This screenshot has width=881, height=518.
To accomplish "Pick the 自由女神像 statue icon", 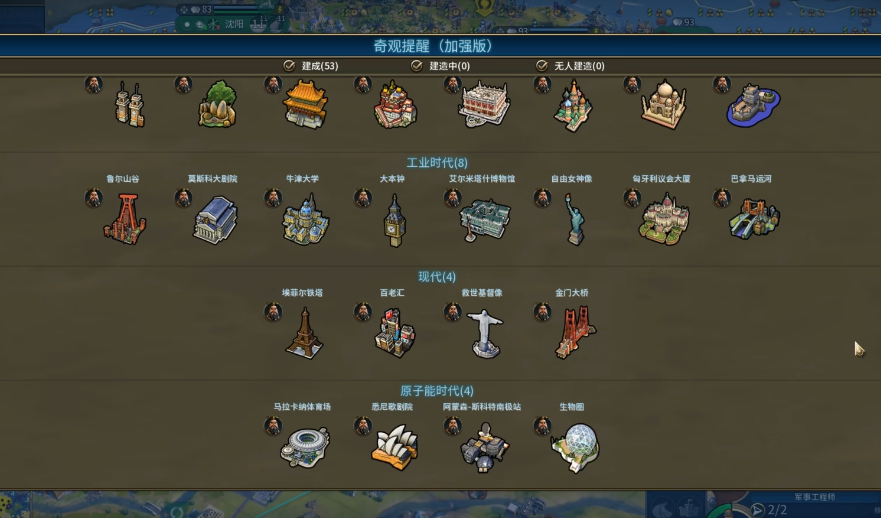I will [574, 220].
